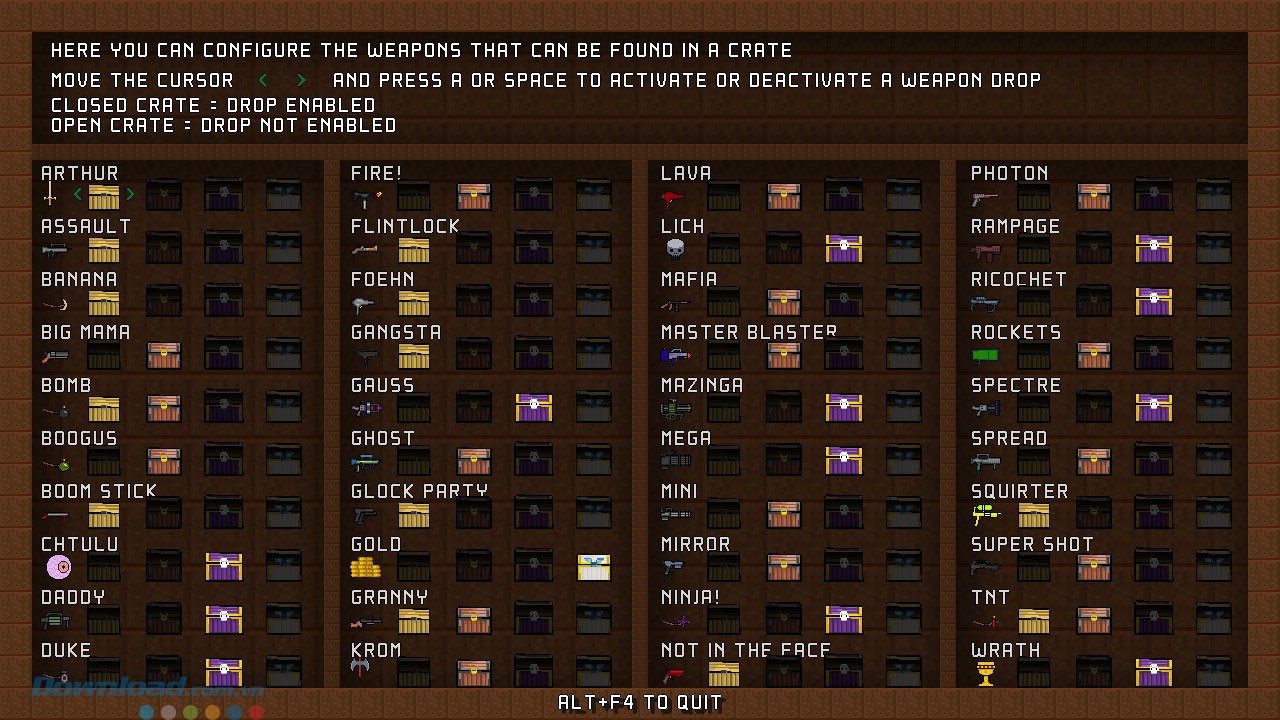Screen dimensions: 1280x720
Task: Click Flintlock's yellow crate
Action: point(414,248)
